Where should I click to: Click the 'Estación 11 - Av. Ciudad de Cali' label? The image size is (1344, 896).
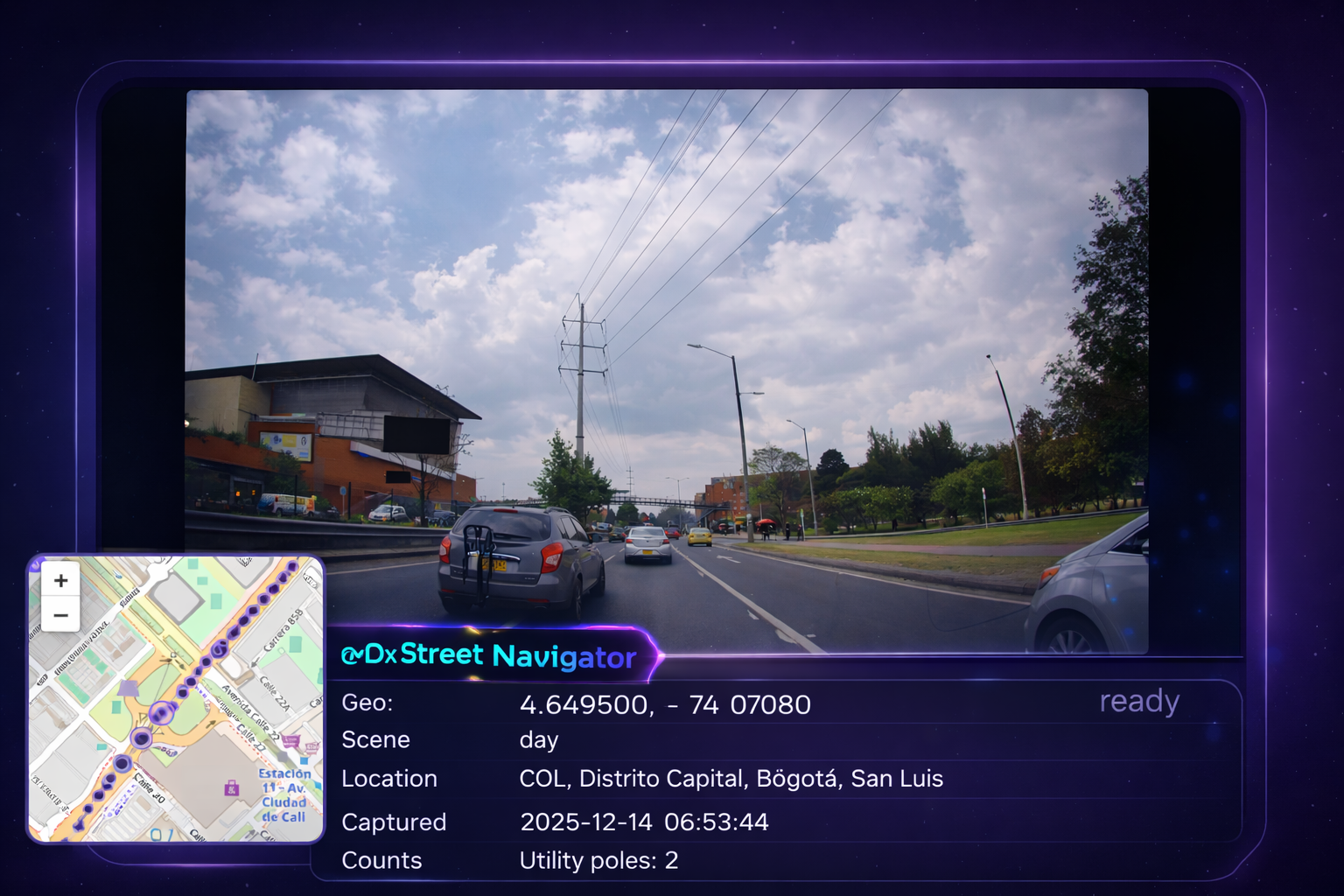click(x=285, y=794)
